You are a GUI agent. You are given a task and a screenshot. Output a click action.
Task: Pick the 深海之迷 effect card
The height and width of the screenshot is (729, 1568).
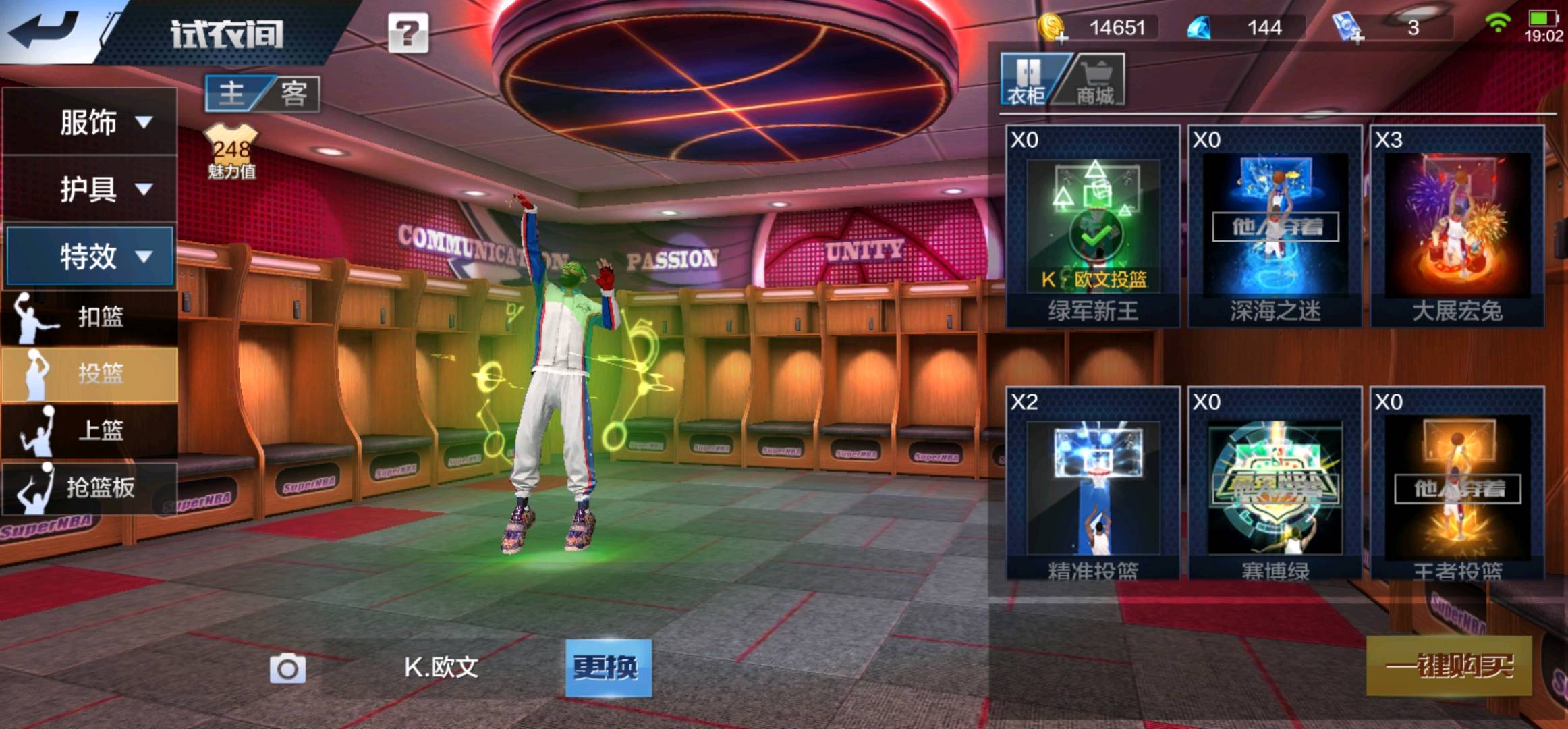[x=1275, y=226]
